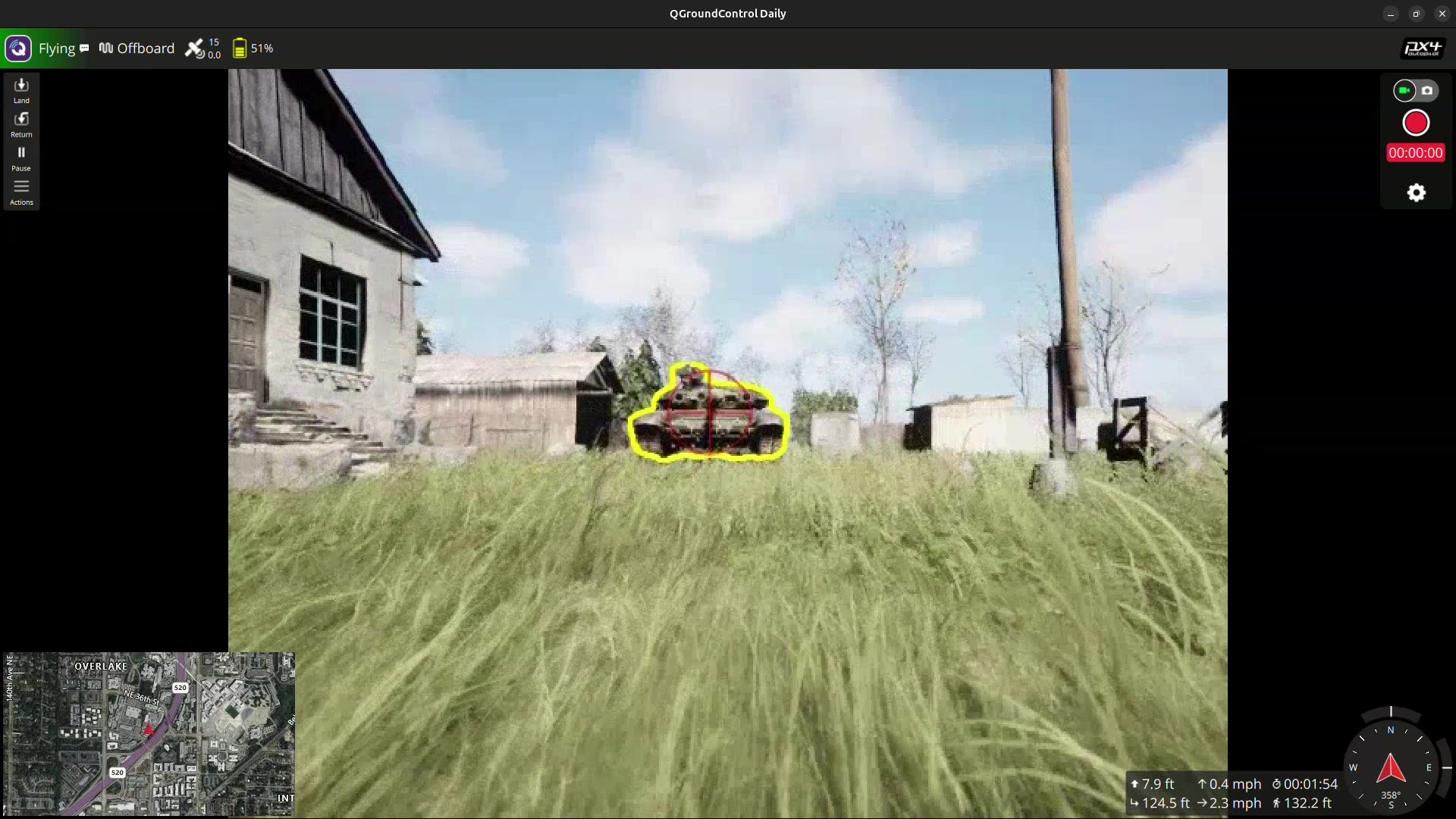Screen dimensions: 1456x819
Task: Open vehicle messages via the speech bubble
Action: click(x=84, y=48)
